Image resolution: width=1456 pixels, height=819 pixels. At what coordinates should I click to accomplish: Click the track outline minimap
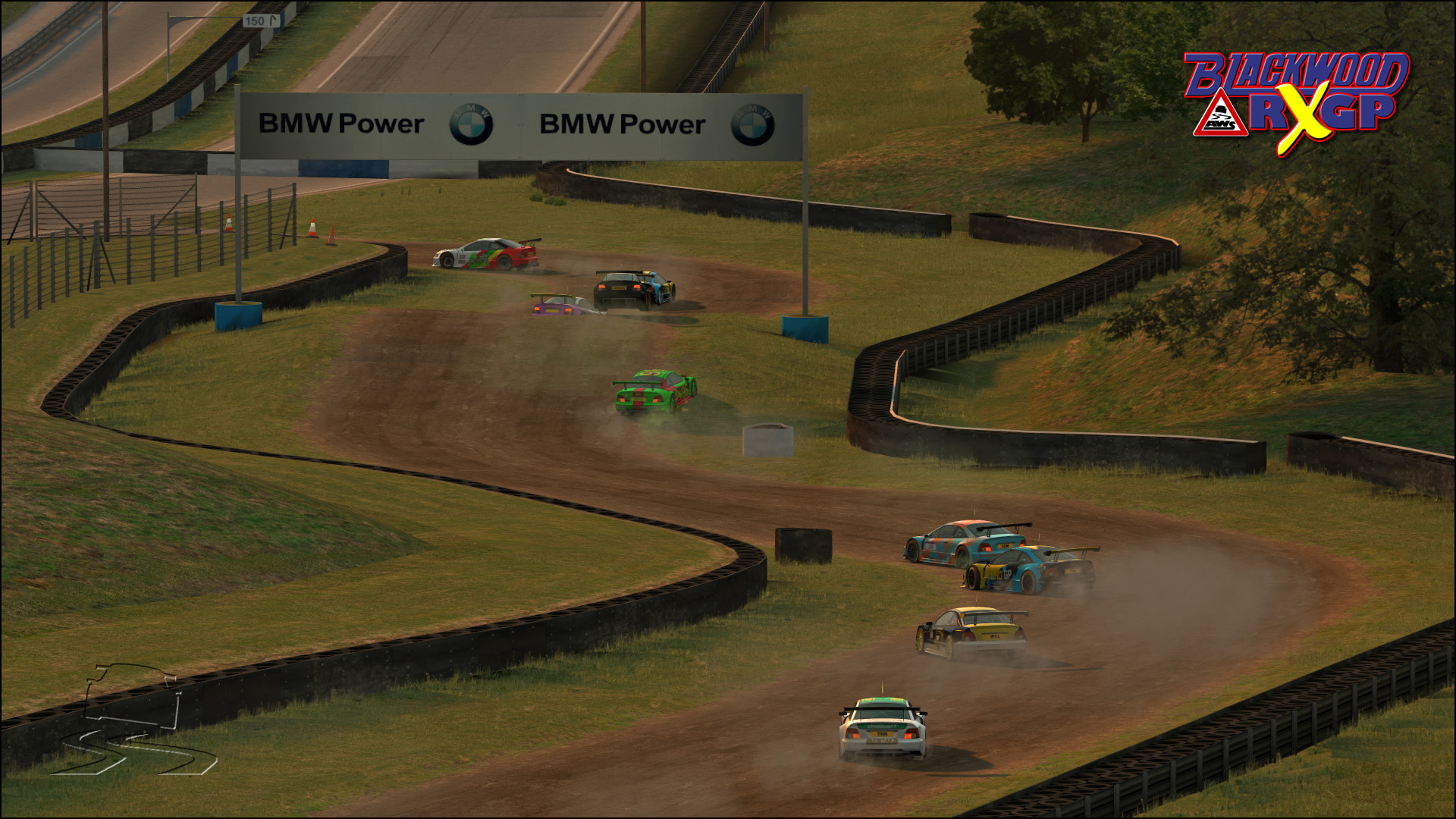[x=133, y=720]
